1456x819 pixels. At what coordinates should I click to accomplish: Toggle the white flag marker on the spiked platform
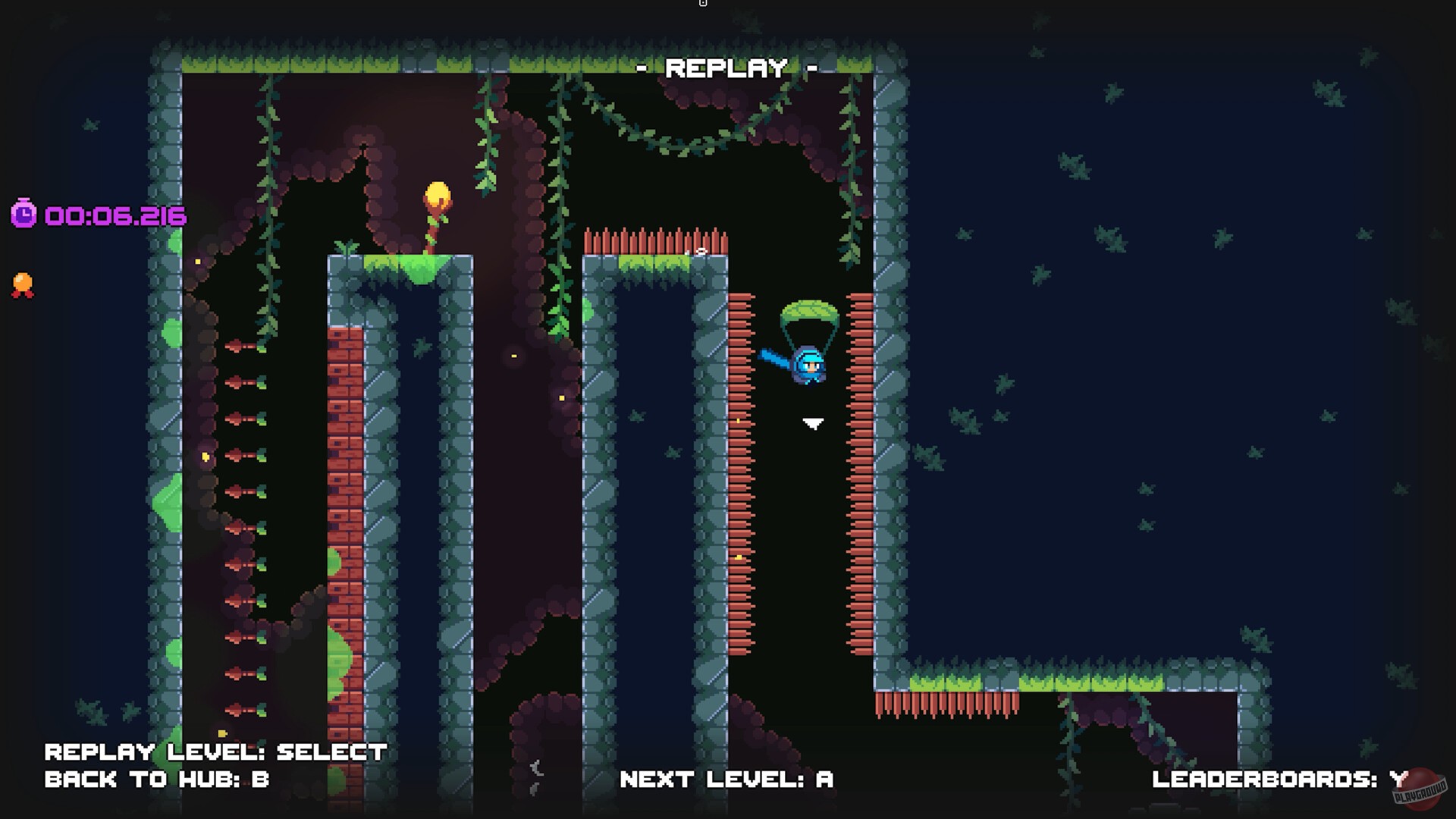[x=701, y=250]
